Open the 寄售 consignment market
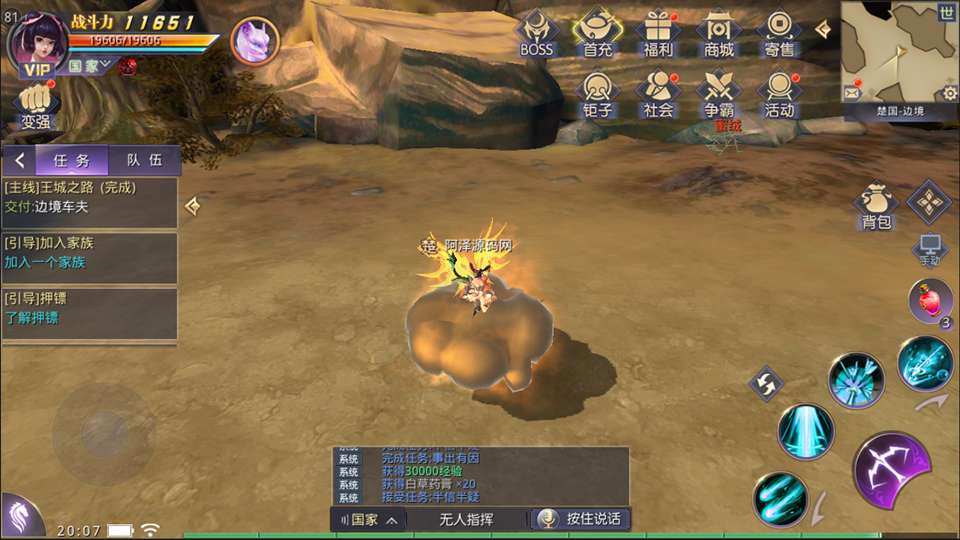Screen dimensions: 960x540 pyautogui.click(x=779, y=32)
